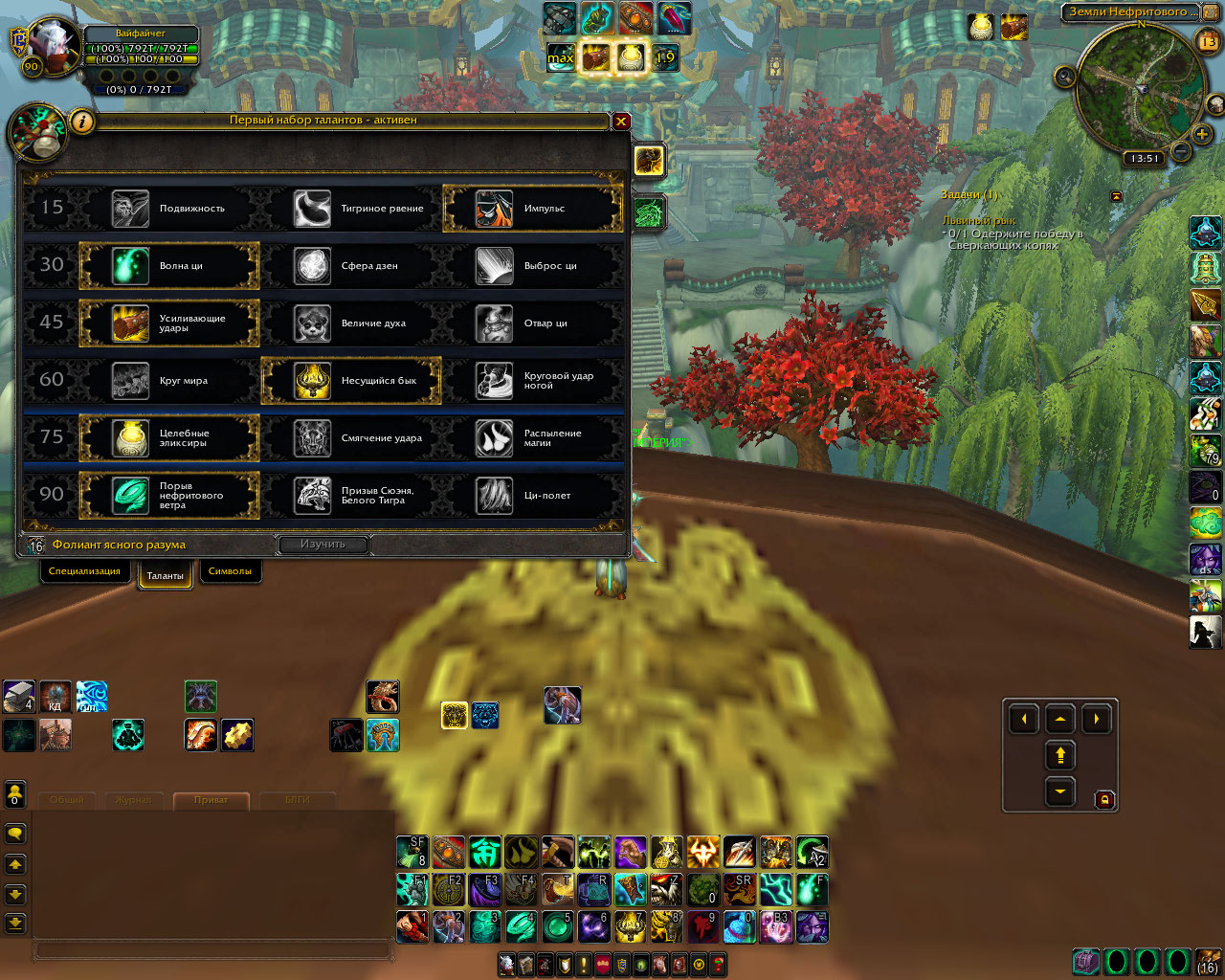Zoom out the minimap with minus button
The height and width of the screenshot is (980, 1225).
(1181, 151)
